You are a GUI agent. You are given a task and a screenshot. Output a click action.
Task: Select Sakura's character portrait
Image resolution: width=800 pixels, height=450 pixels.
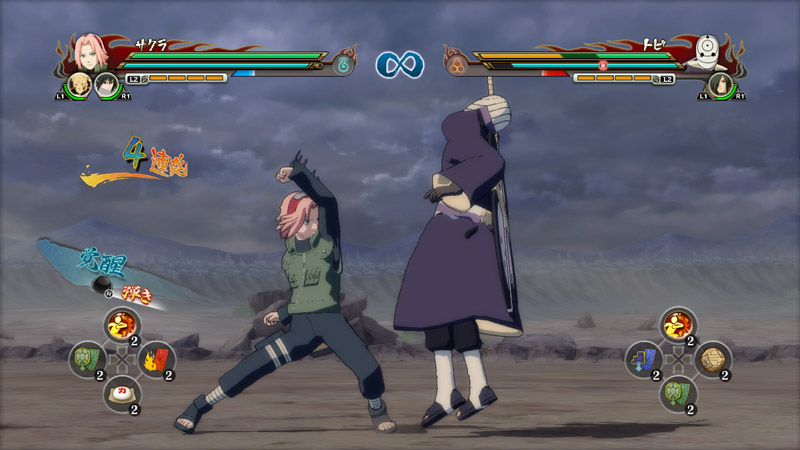pyautogui.click(x=87, y=52)
